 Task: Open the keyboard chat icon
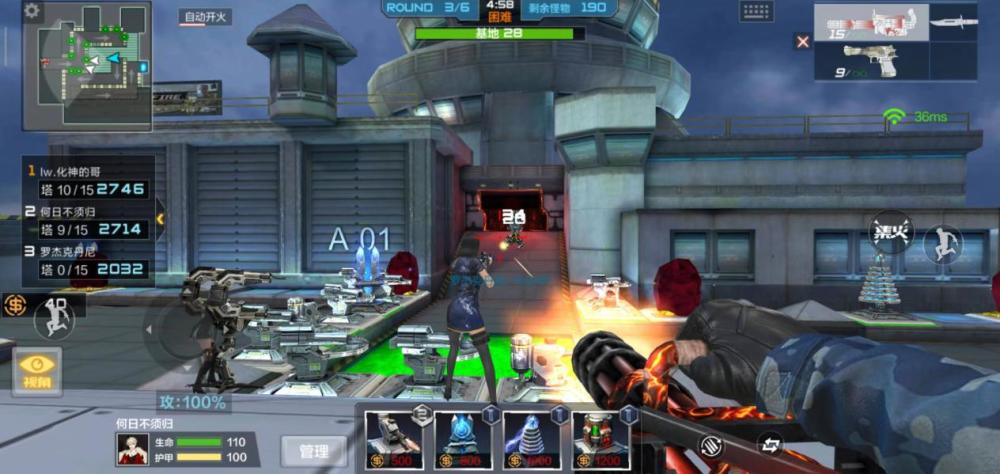tap(757, 11)
